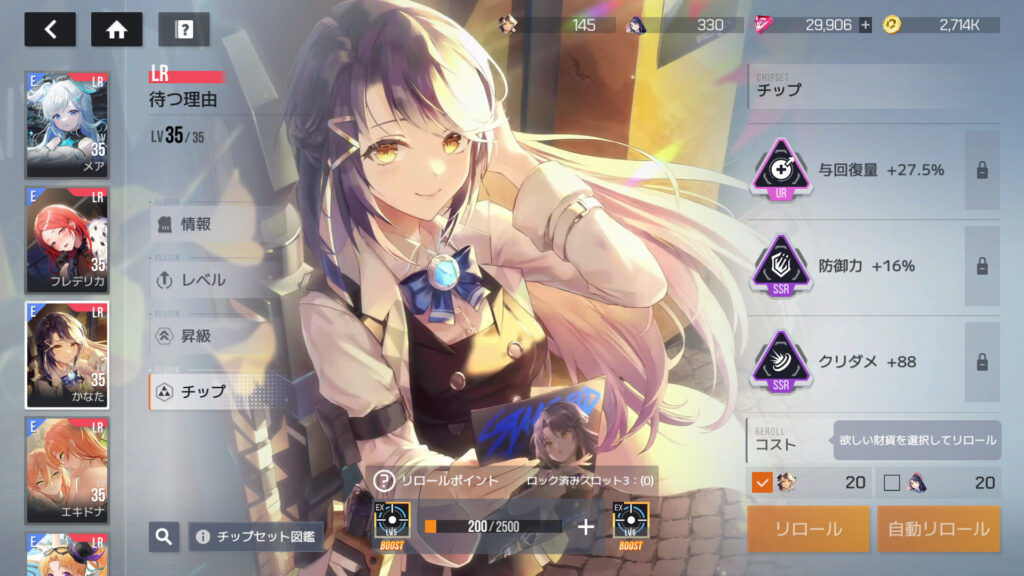Lock the 与回復量 +27.5% chip
Screen dimensions: 1024x576
pos(982,170)
